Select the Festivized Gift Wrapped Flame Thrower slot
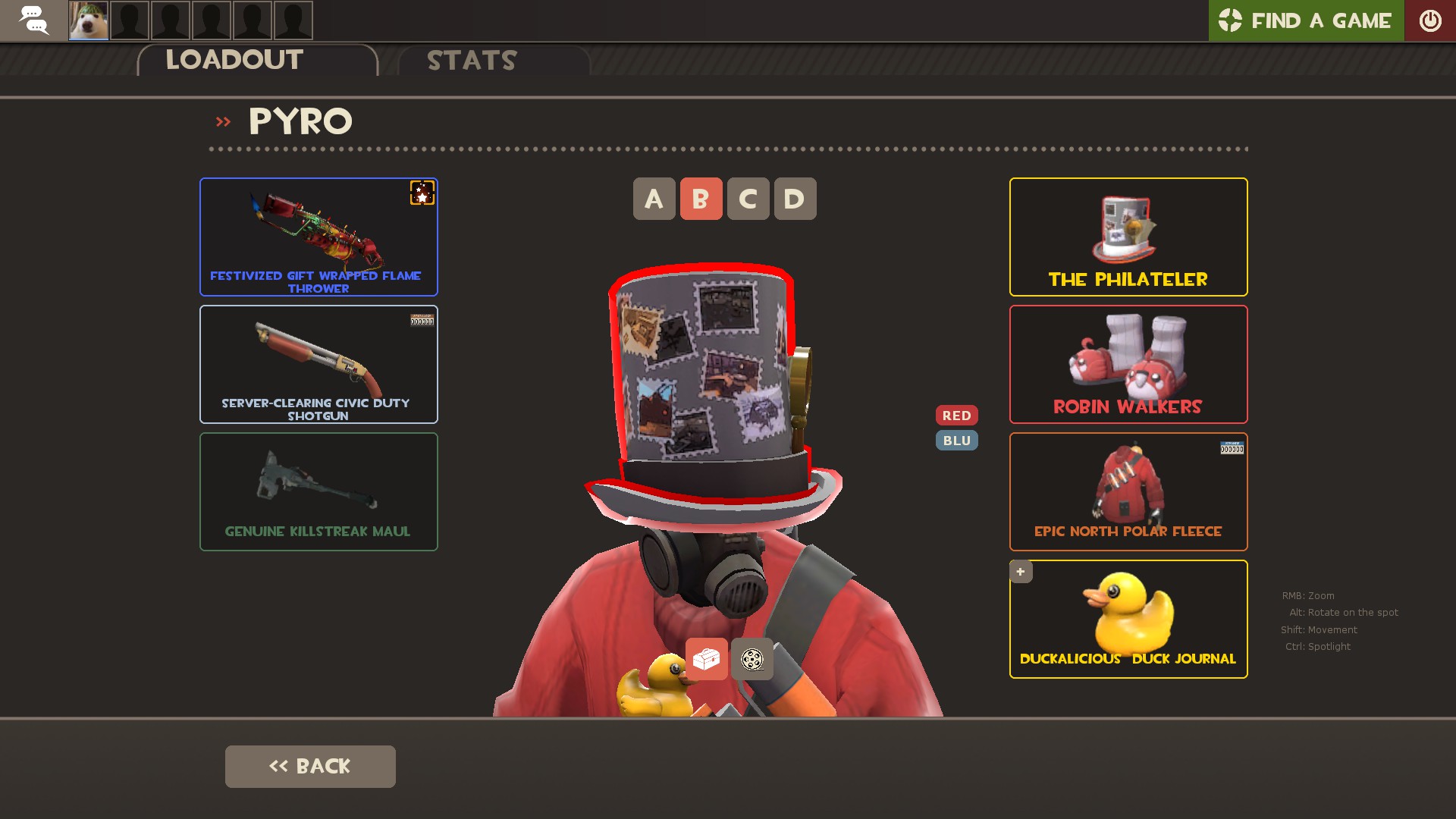 coord(318,237)
